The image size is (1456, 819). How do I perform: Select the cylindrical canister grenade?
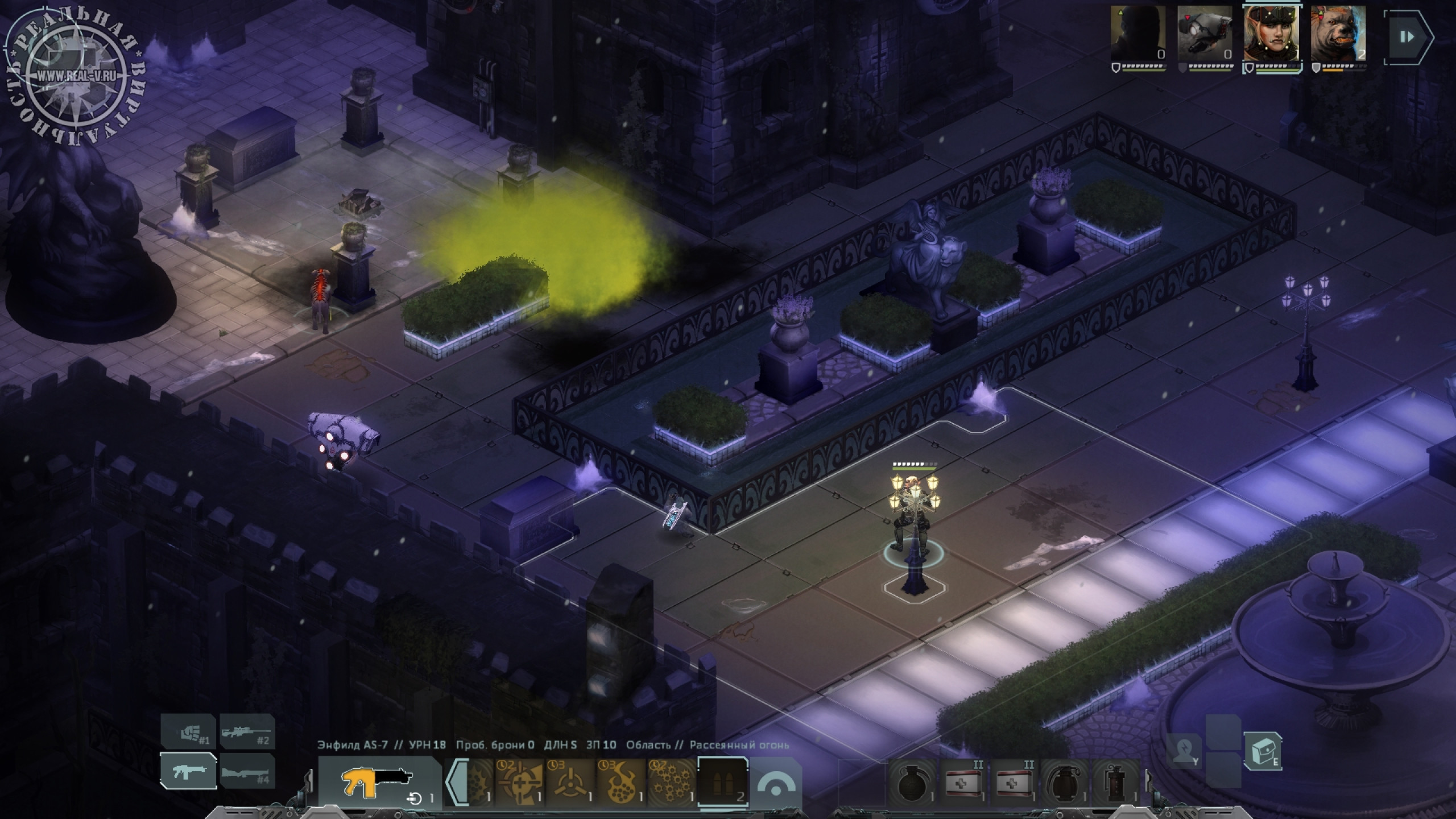pos(1114,783)
